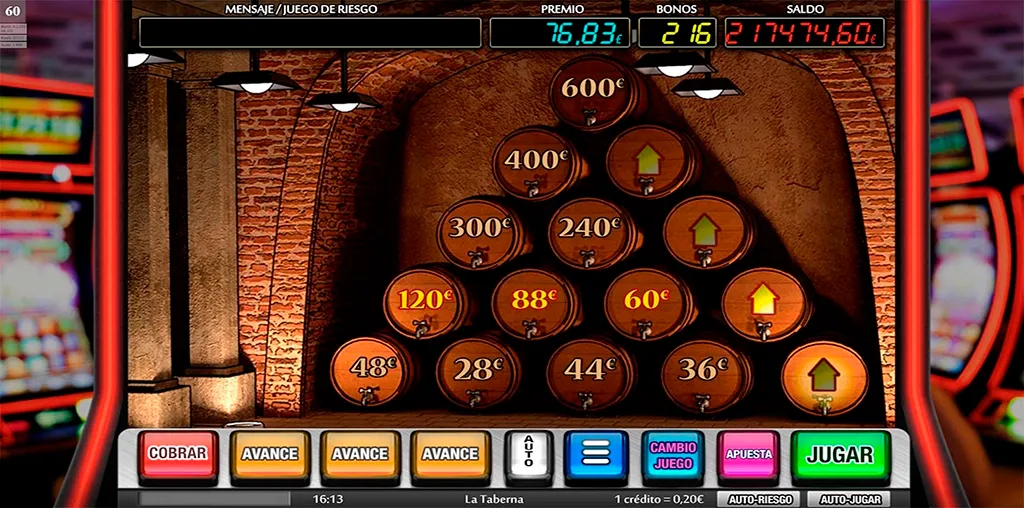Image resolution: width=1024 pixels, height=508 pixels.
Task: Toggle the white AUTO button
Action: tap(529, 455)
